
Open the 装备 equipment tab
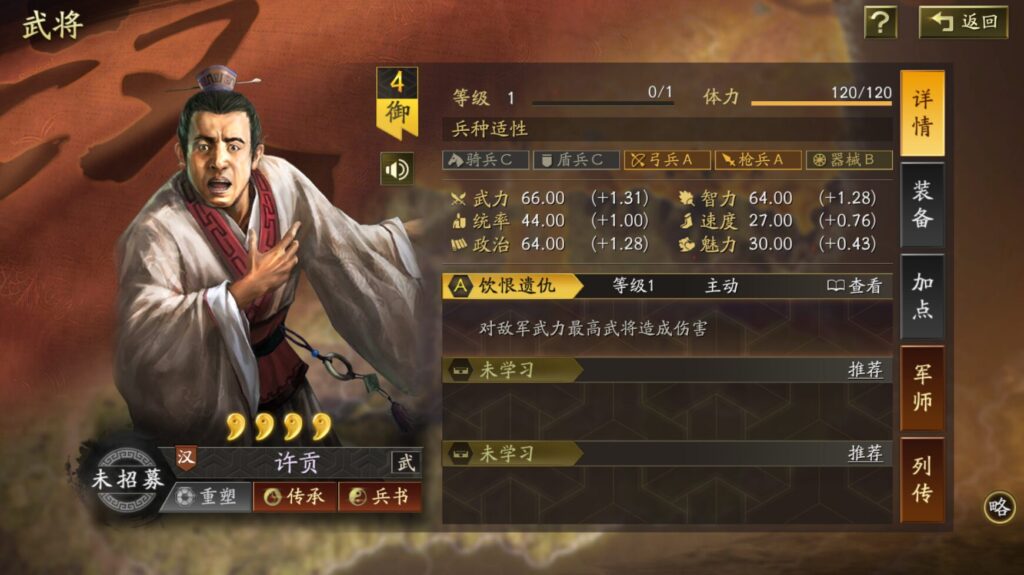(922, 204)
